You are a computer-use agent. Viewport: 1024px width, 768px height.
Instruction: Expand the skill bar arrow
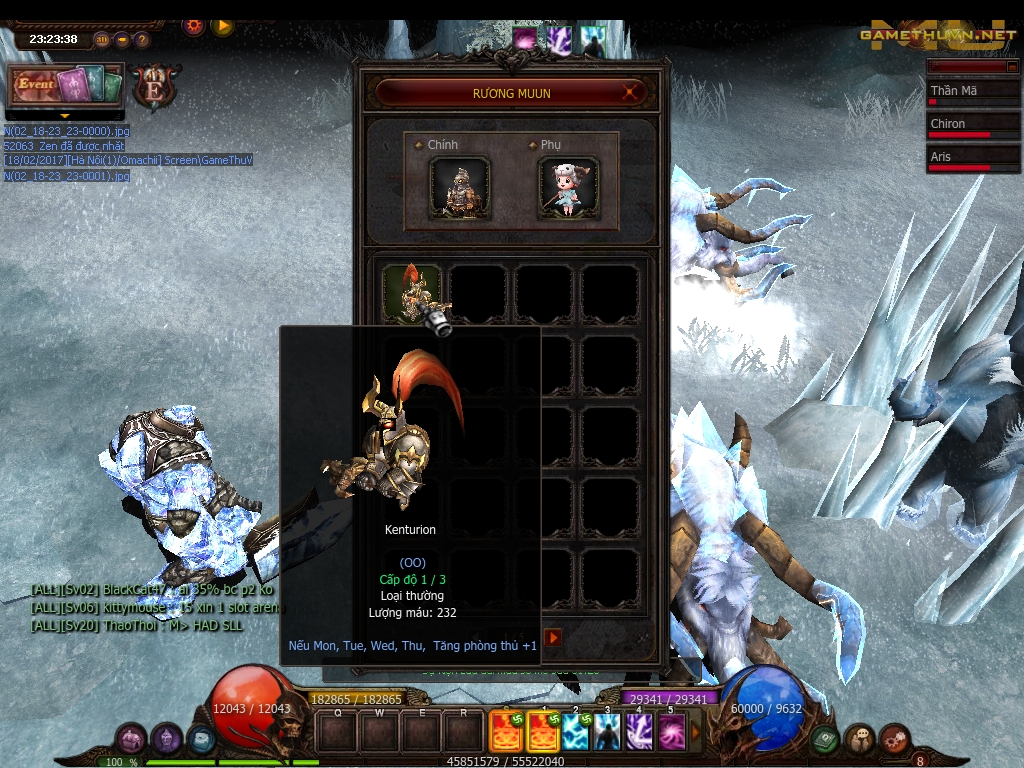697,731
